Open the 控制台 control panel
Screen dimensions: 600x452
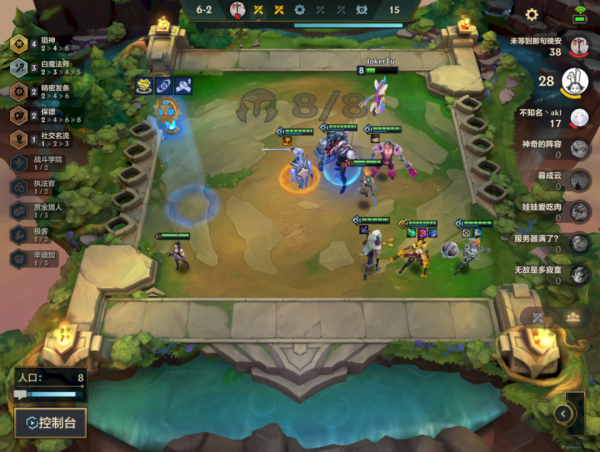point(50,422)
